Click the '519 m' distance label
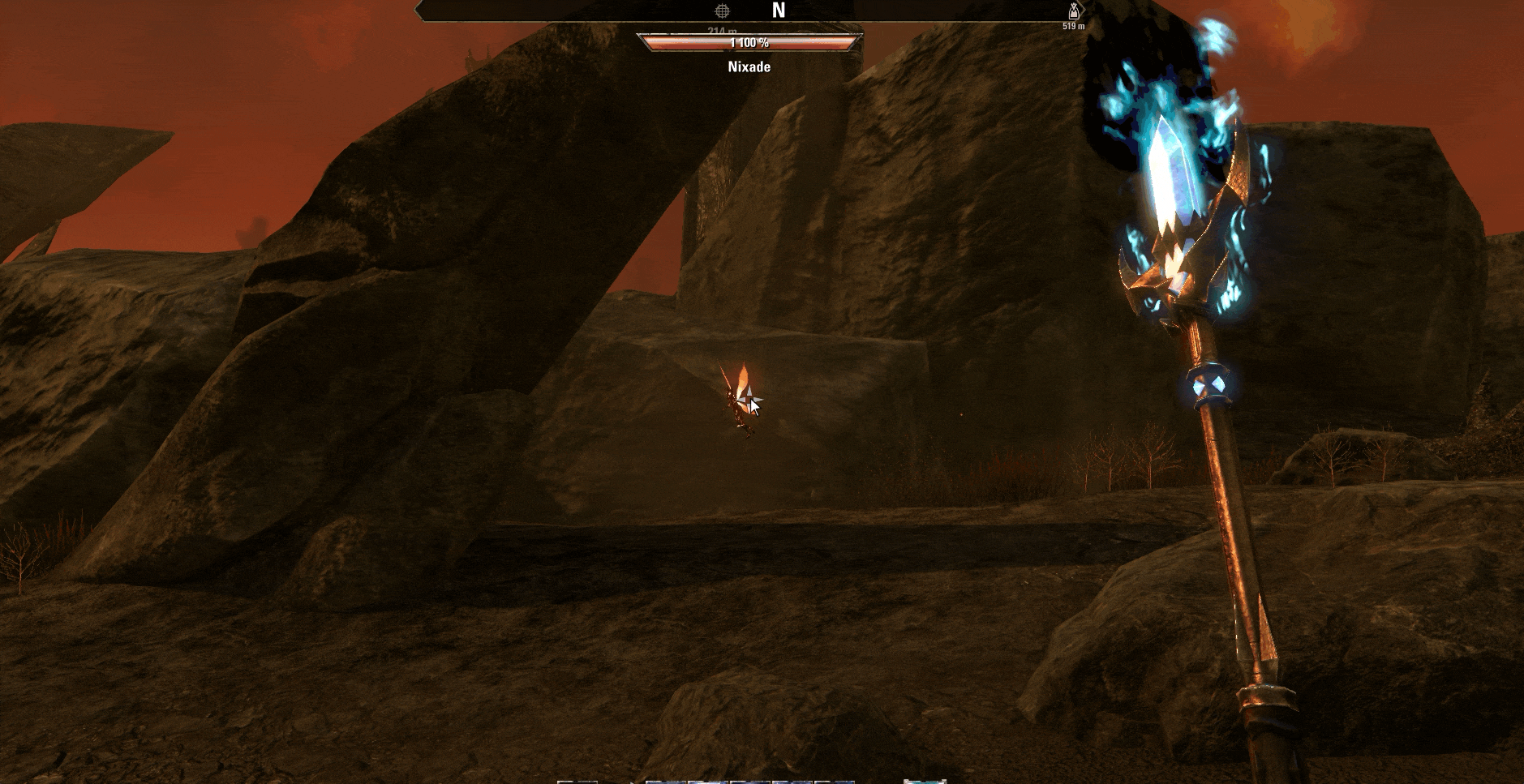The image size is (1524, 784). tap(1072, 27)
